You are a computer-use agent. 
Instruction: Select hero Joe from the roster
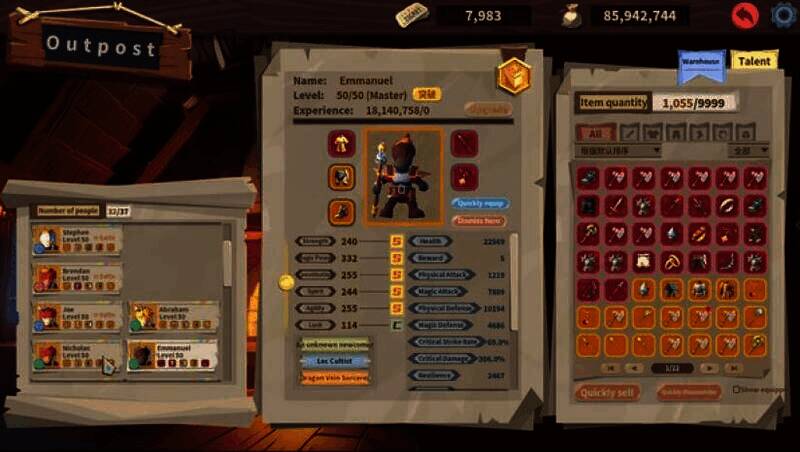point(77,317)
